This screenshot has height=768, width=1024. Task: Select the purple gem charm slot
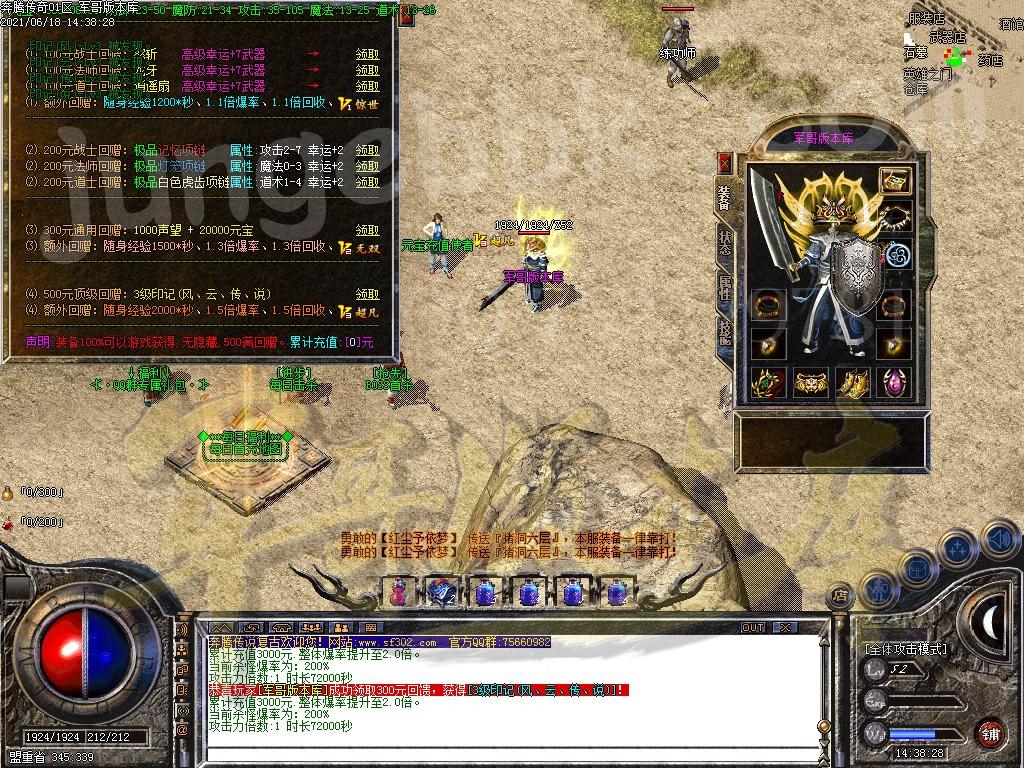point(895,381)
